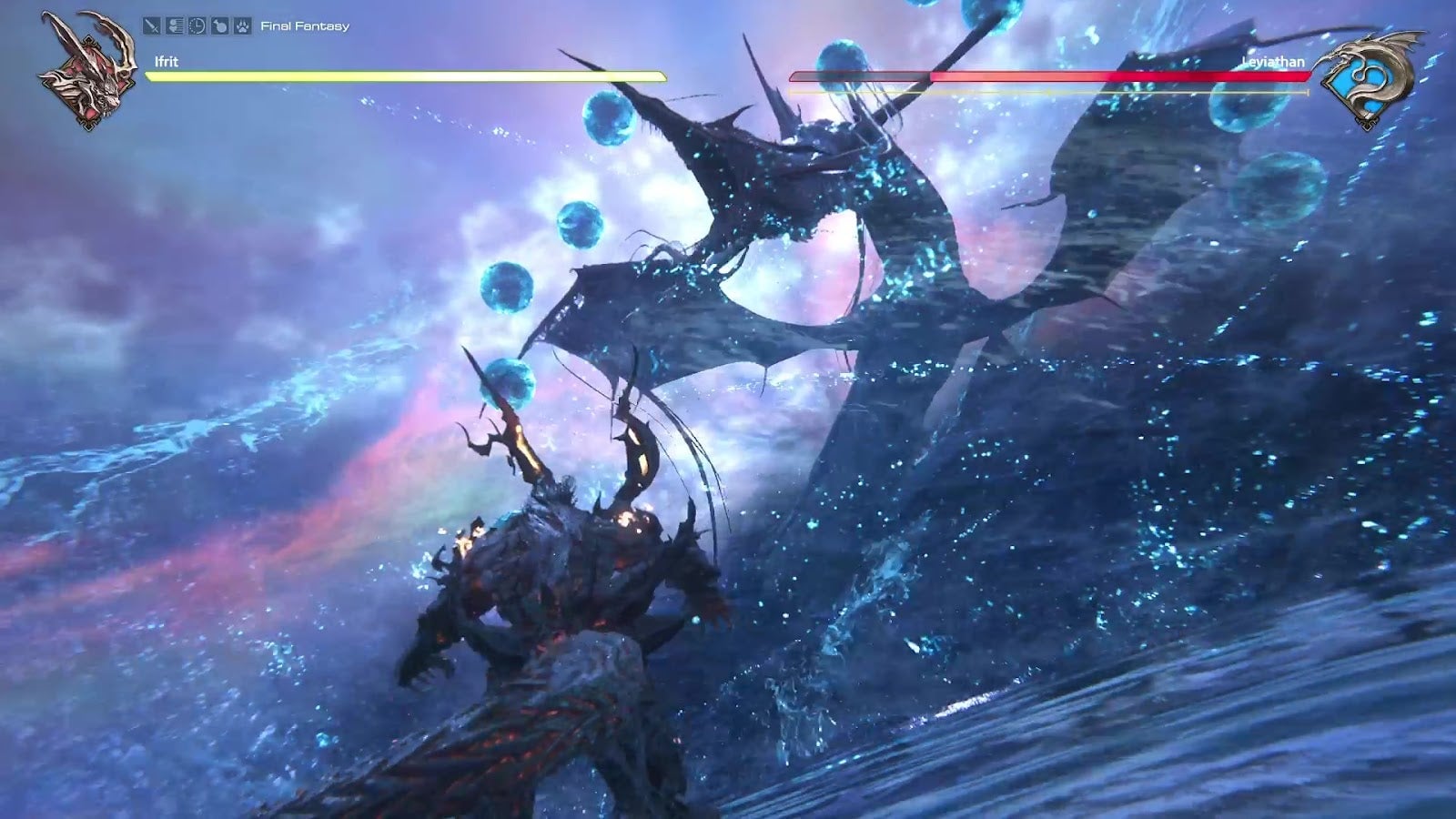1456x819 pixels.
Task: Click the Final Fantasy label in the top bar
Action: point(305,26)
